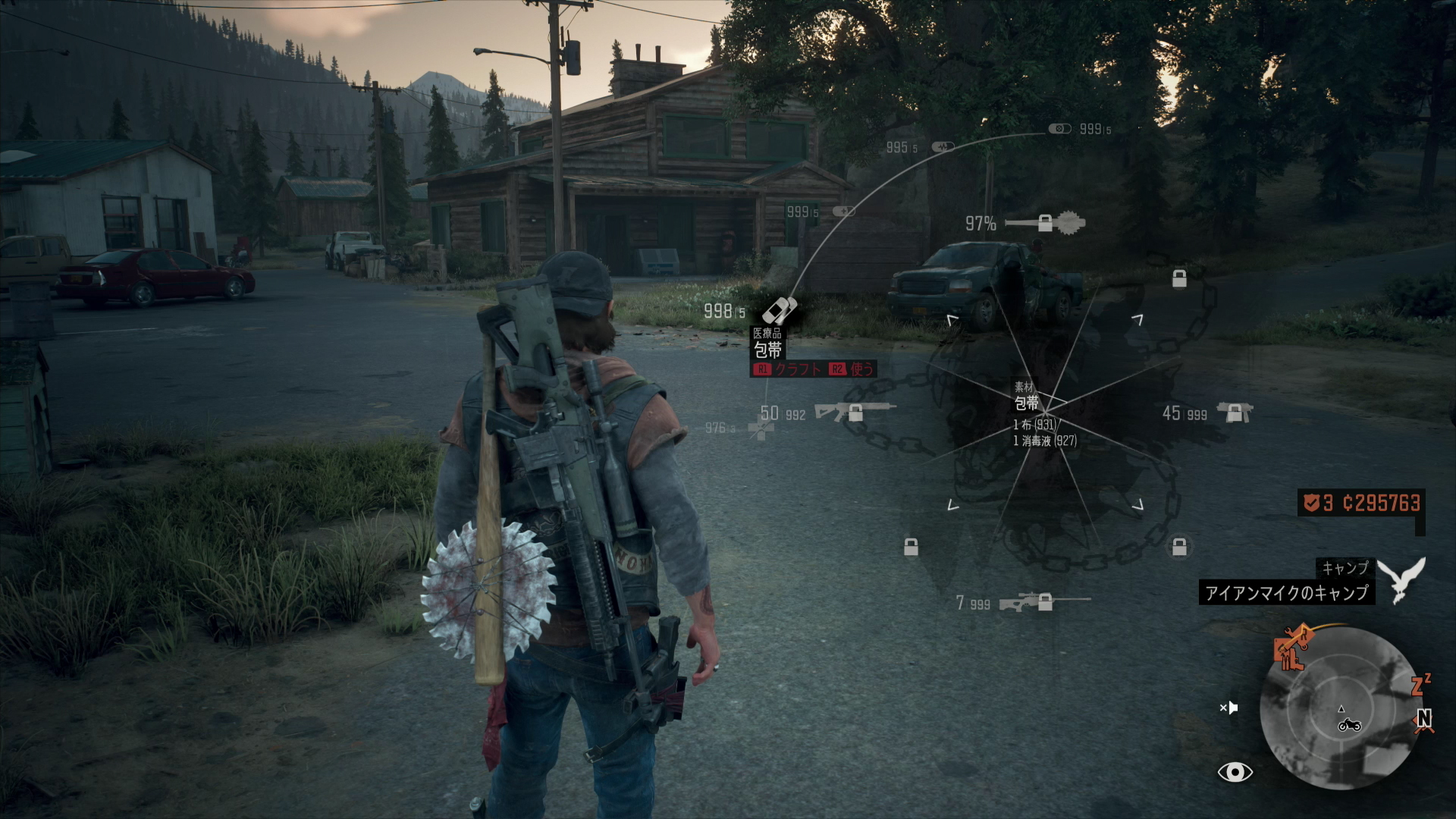Click the muted speaker noise indicator
The height and width of the screenshot is (819, 1456).
(x=1228, y=708)
